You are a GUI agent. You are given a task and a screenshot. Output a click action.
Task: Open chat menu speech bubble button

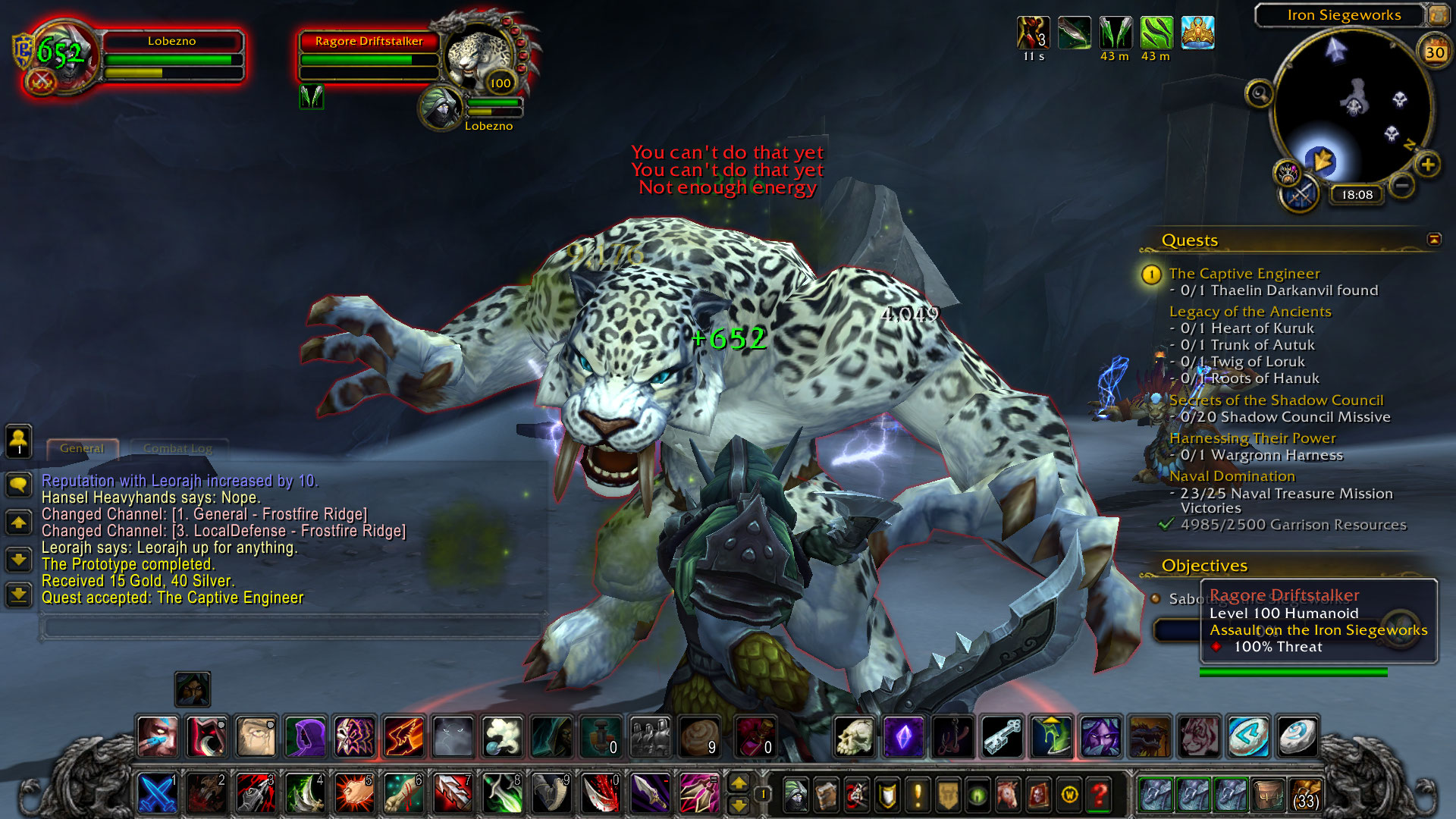tap(19, 485)
